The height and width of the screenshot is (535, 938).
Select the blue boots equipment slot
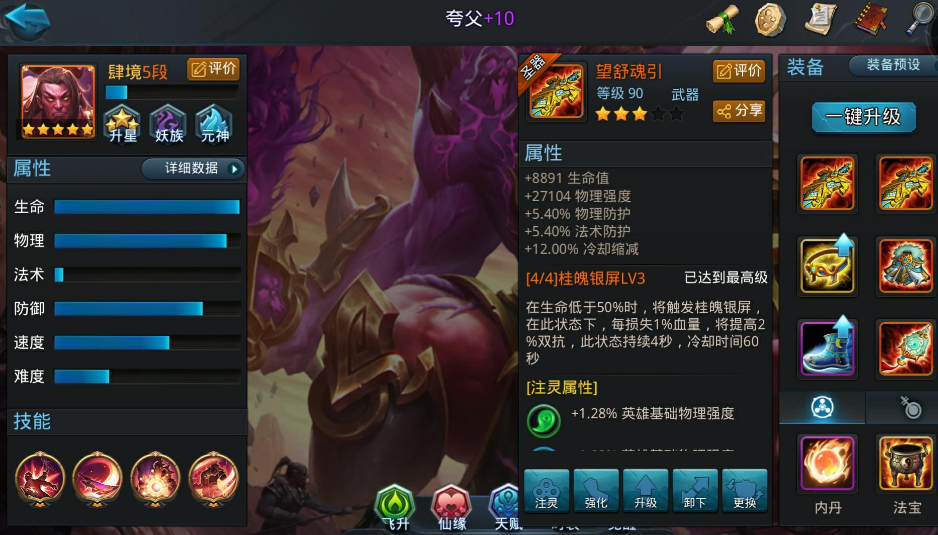827,348
